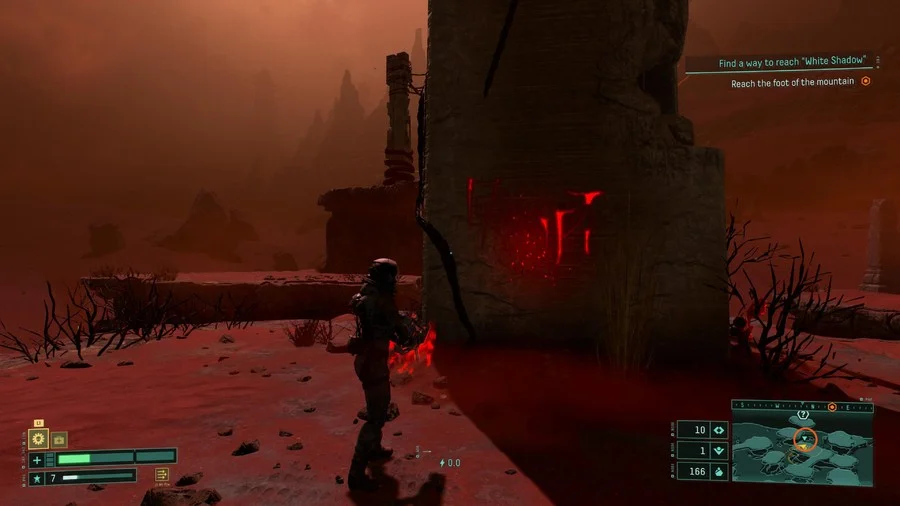Click the diamond-shaped resource icon showing 10
This screenshot has width=900, height=506.
pyautogui.click(x=717, y=429)
